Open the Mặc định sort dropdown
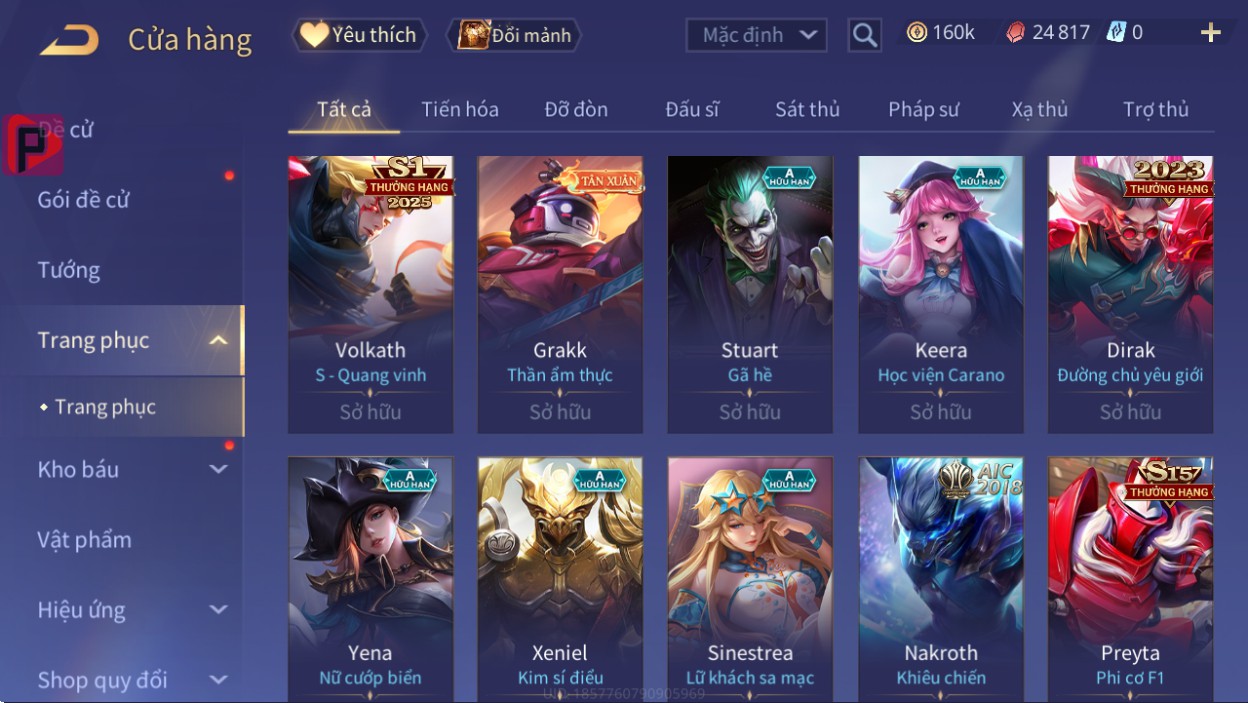 click(756, 35)
